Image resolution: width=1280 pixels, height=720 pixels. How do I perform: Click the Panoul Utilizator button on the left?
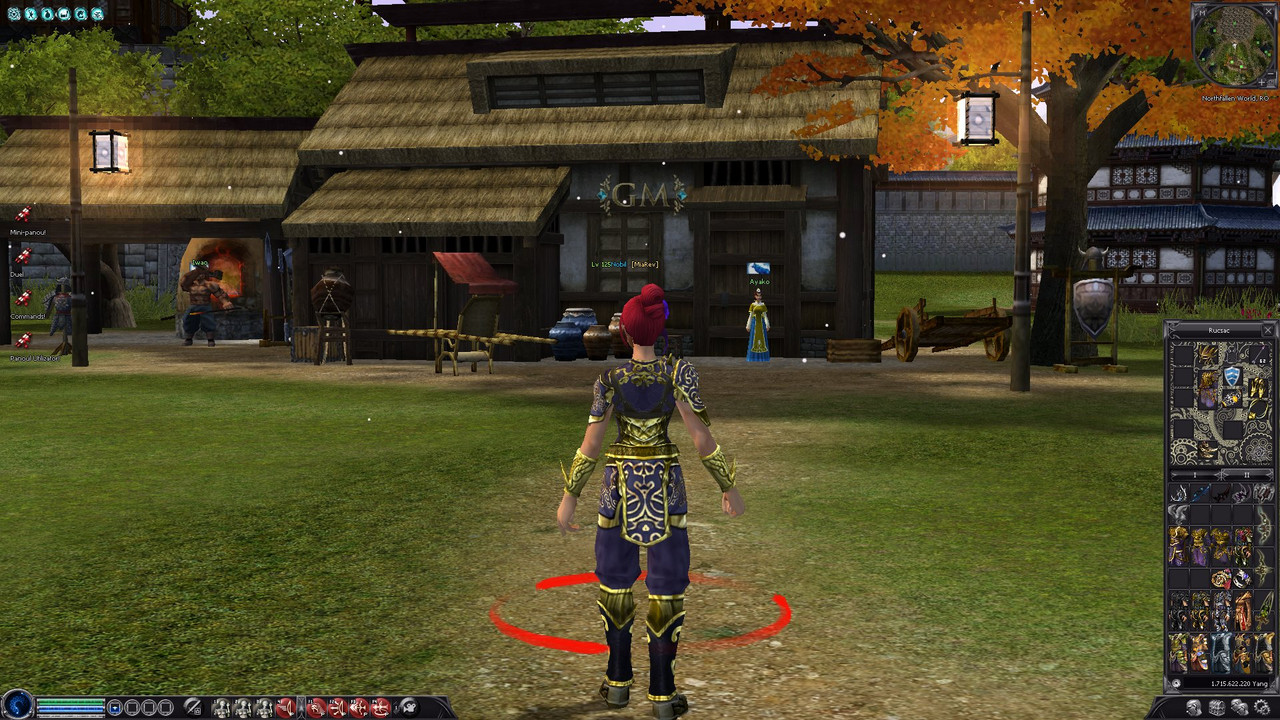tap(34, 358)
